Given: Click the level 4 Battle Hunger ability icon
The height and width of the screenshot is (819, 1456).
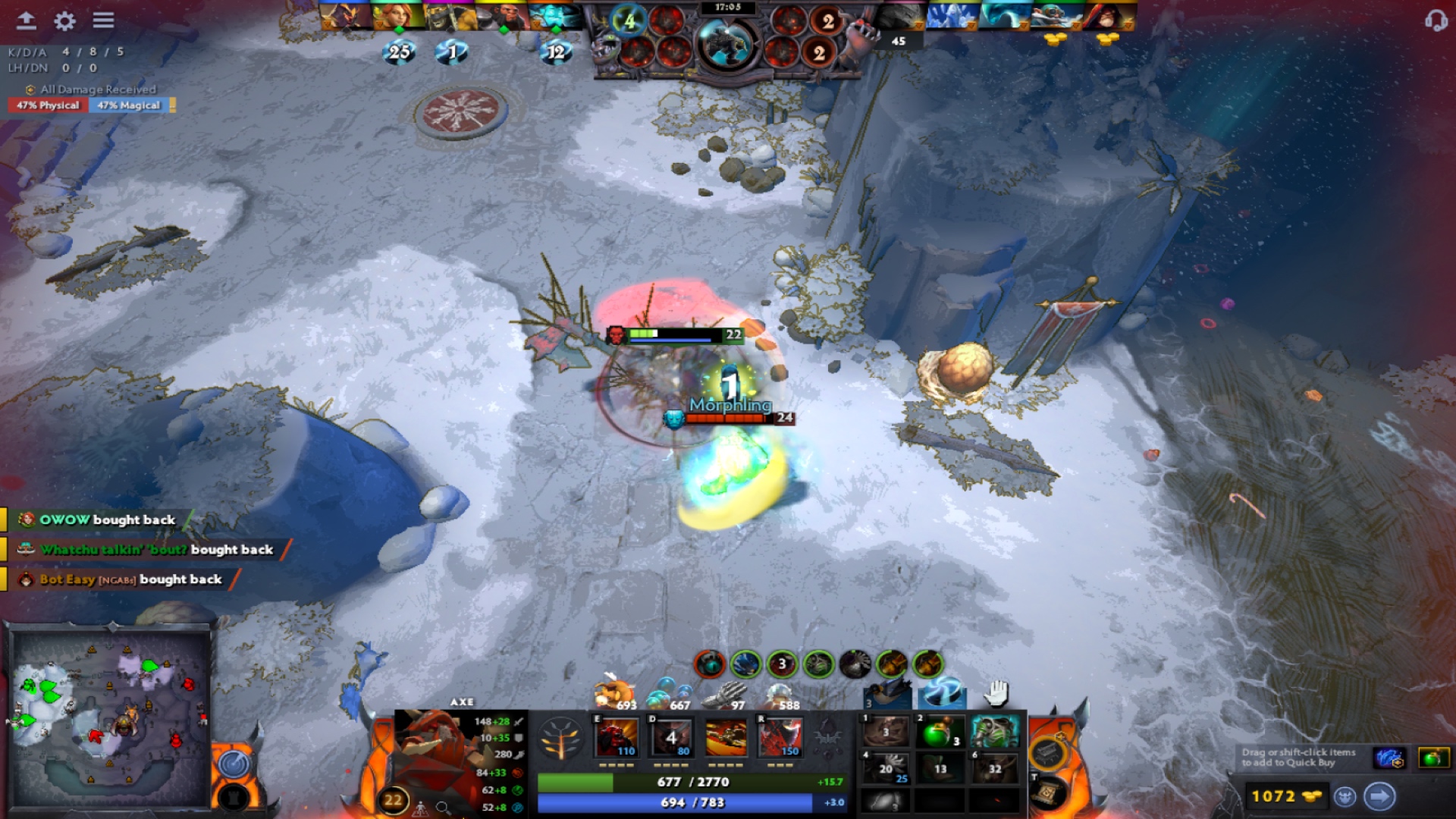Looking at the screenshot, I should click(670, 736).
